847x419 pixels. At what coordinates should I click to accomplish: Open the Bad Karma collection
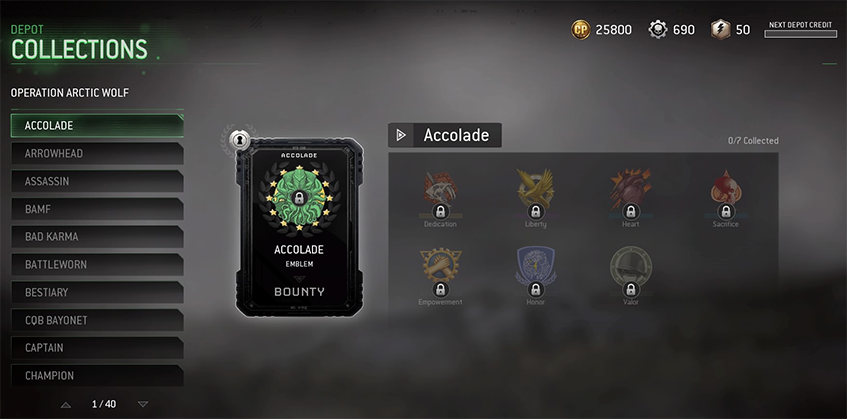coord(96,237)
